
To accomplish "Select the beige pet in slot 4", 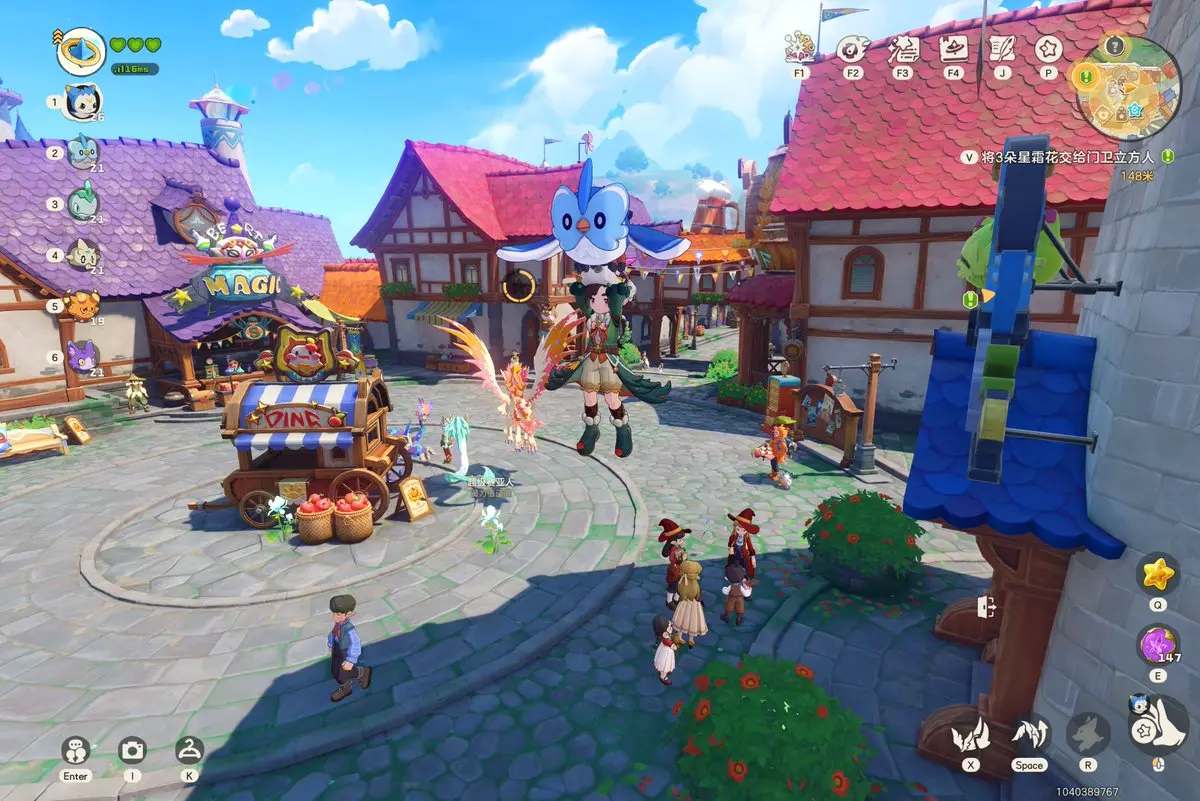I will [82, 254].
